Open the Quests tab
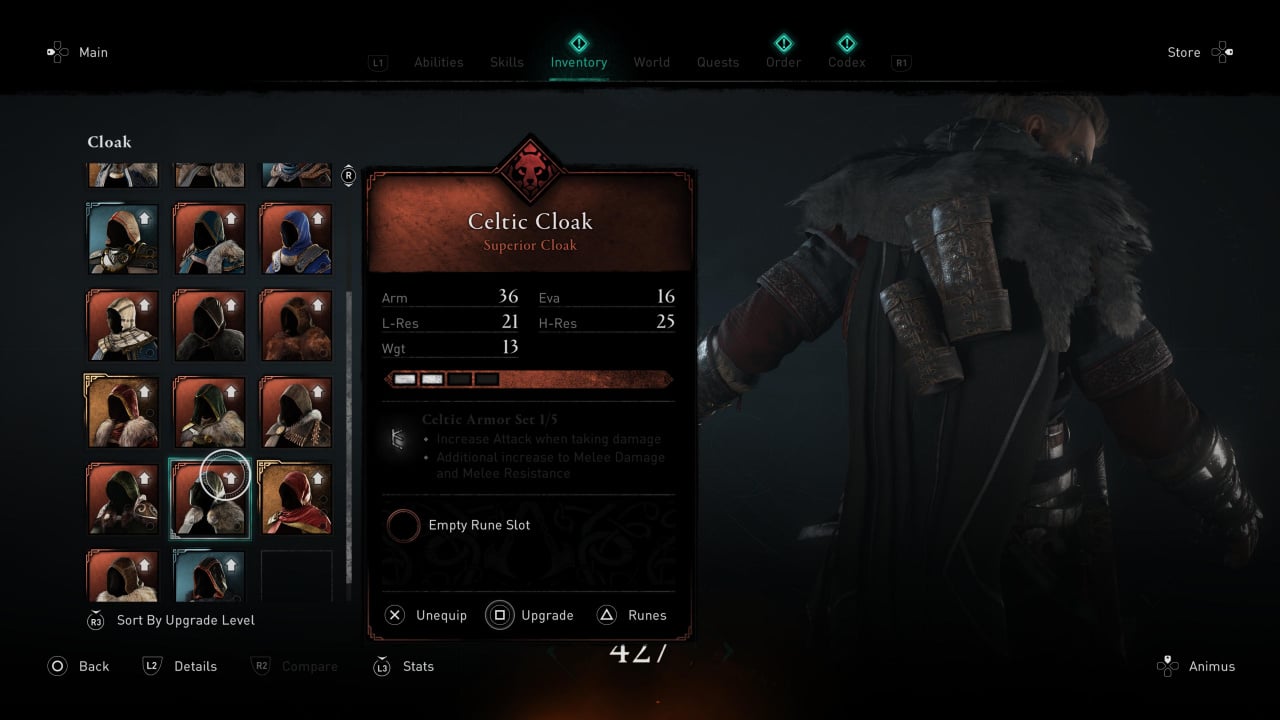 coord(718,62)
